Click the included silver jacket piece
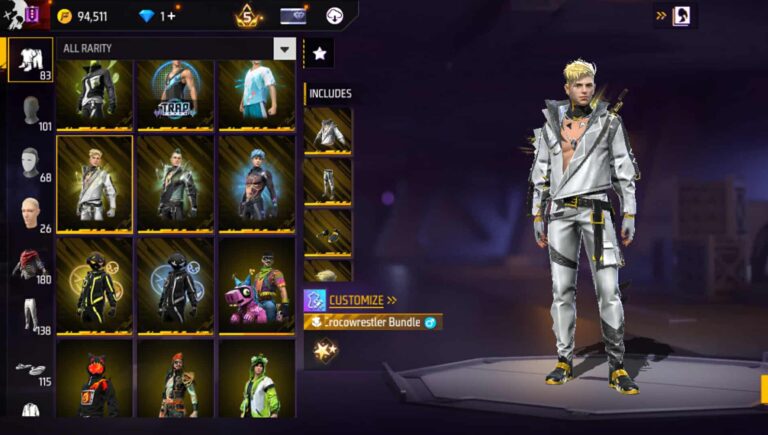 [x=328, y=129]
